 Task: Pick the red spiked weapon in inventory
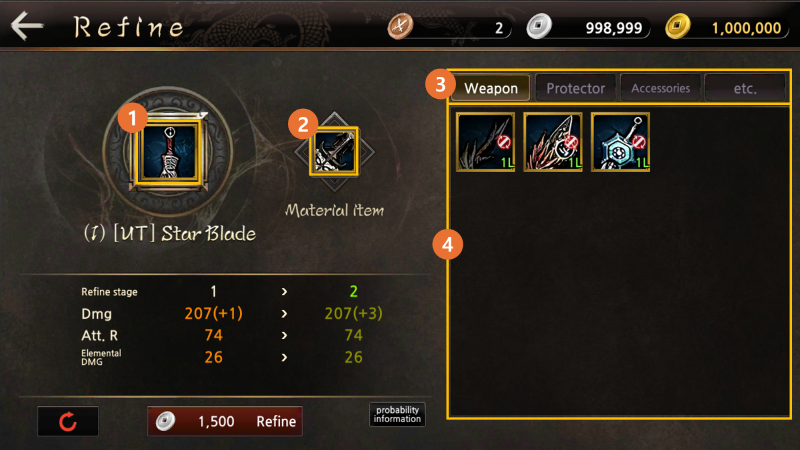coord(553,141)
